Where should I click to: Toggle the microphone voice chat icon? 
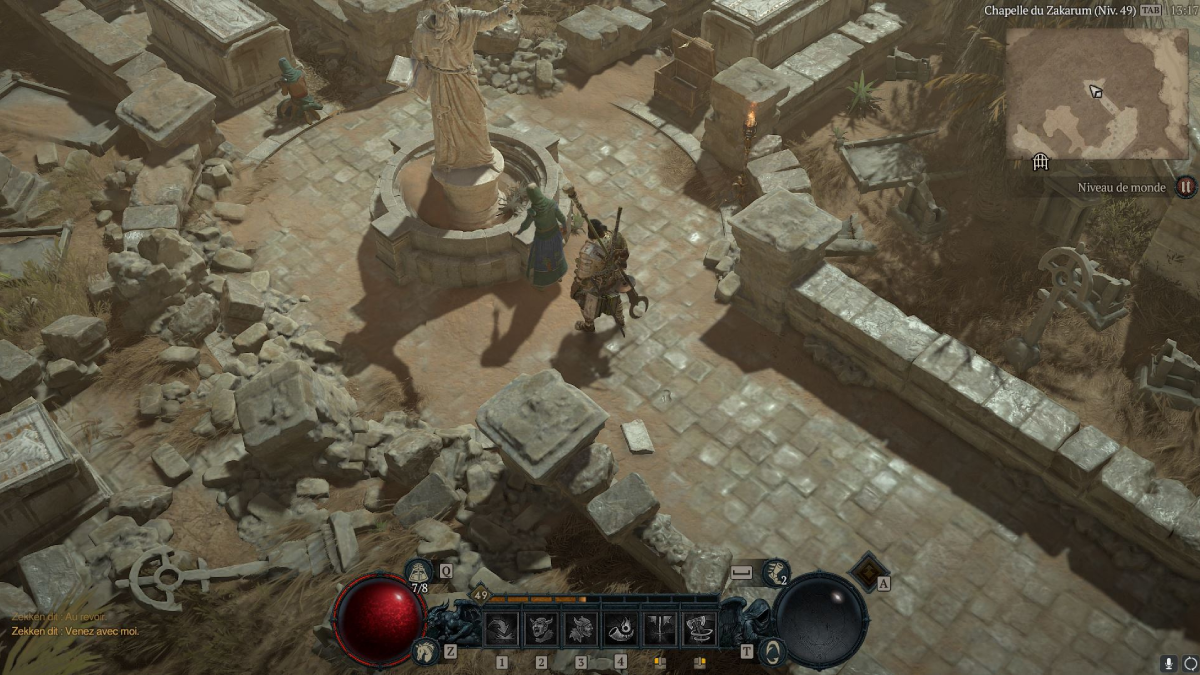[x=1168, y=663]
